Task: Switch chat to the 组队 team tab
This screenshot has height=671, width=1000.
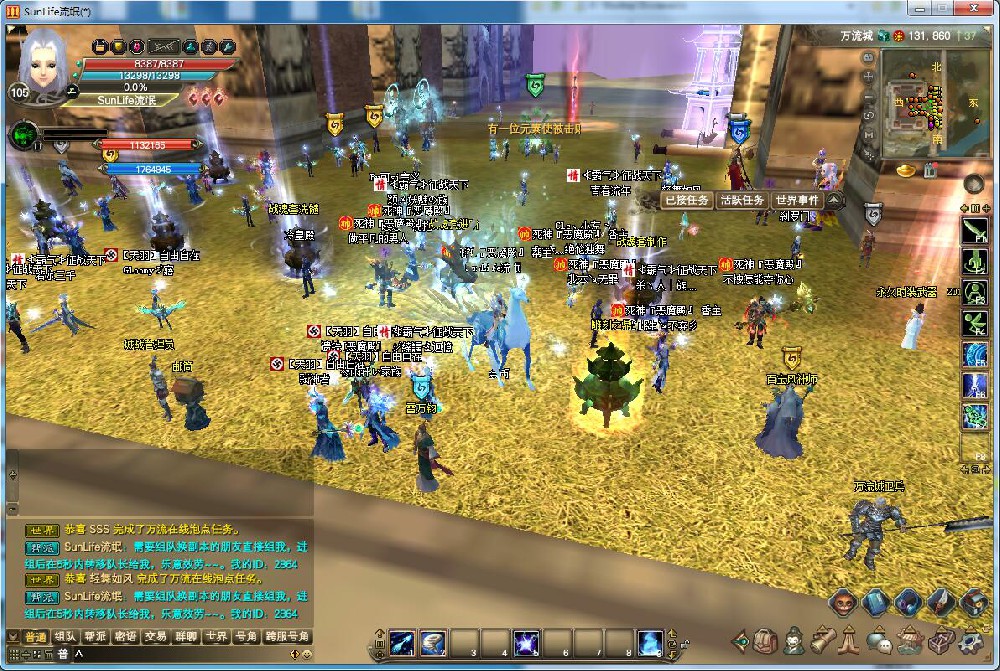Action: (65, 637)
